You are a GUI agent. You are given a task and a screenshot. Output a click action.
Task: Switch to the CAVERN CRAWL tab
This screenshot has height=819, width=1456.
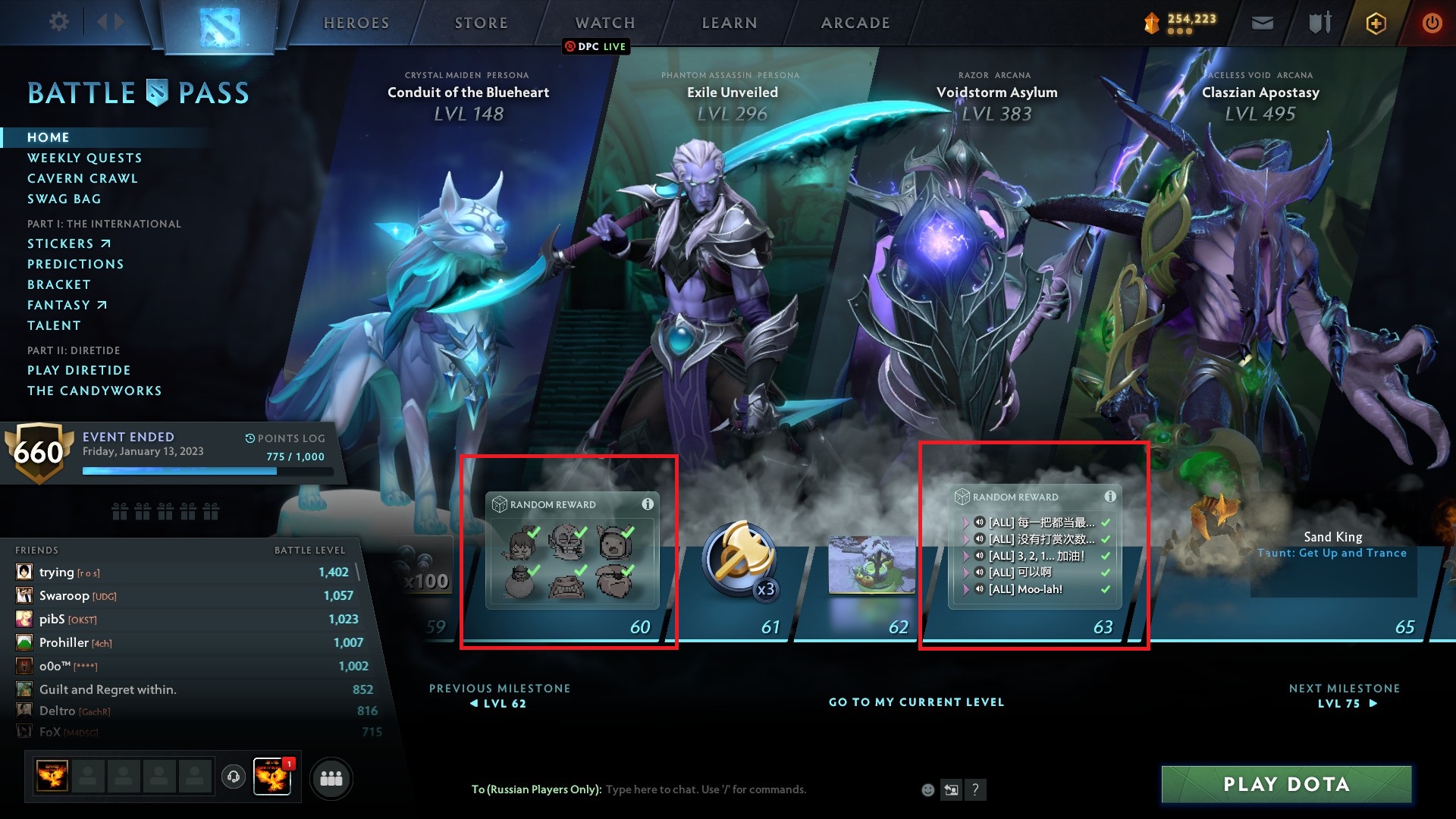(x=83, y=178)
